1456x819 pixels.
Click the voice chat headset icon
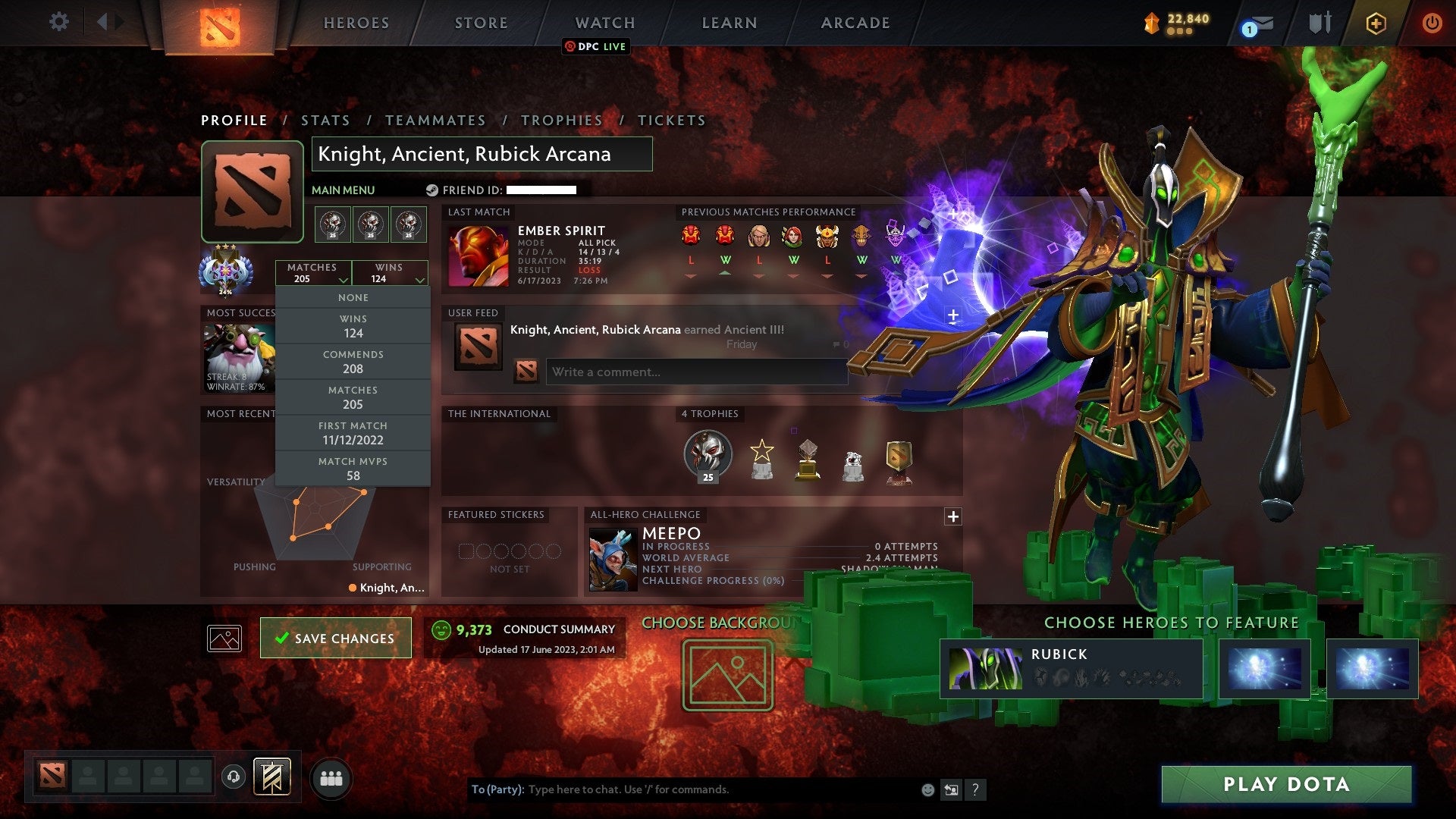tap(232, 776)
